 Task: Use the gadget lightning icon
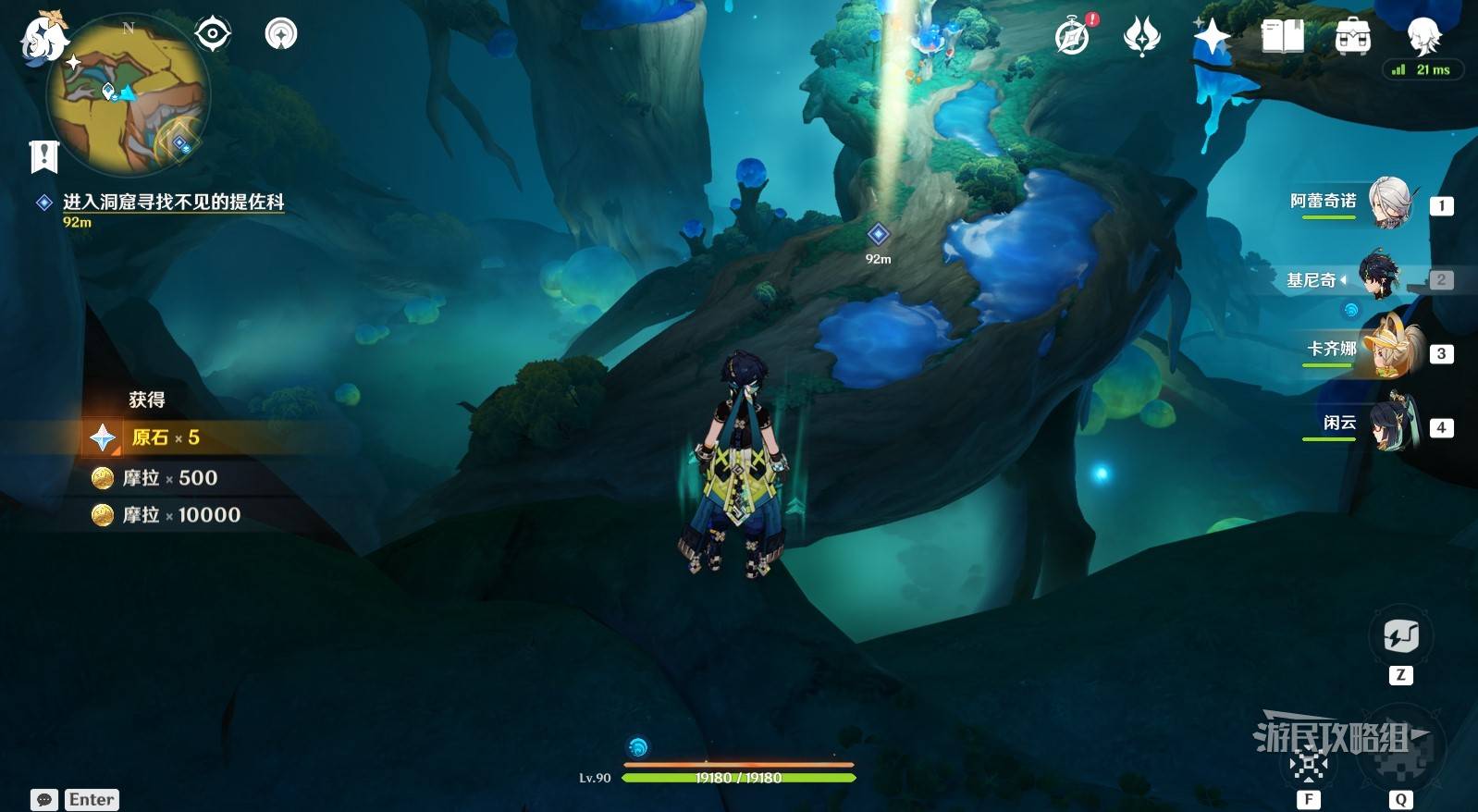coord(1400,636)
